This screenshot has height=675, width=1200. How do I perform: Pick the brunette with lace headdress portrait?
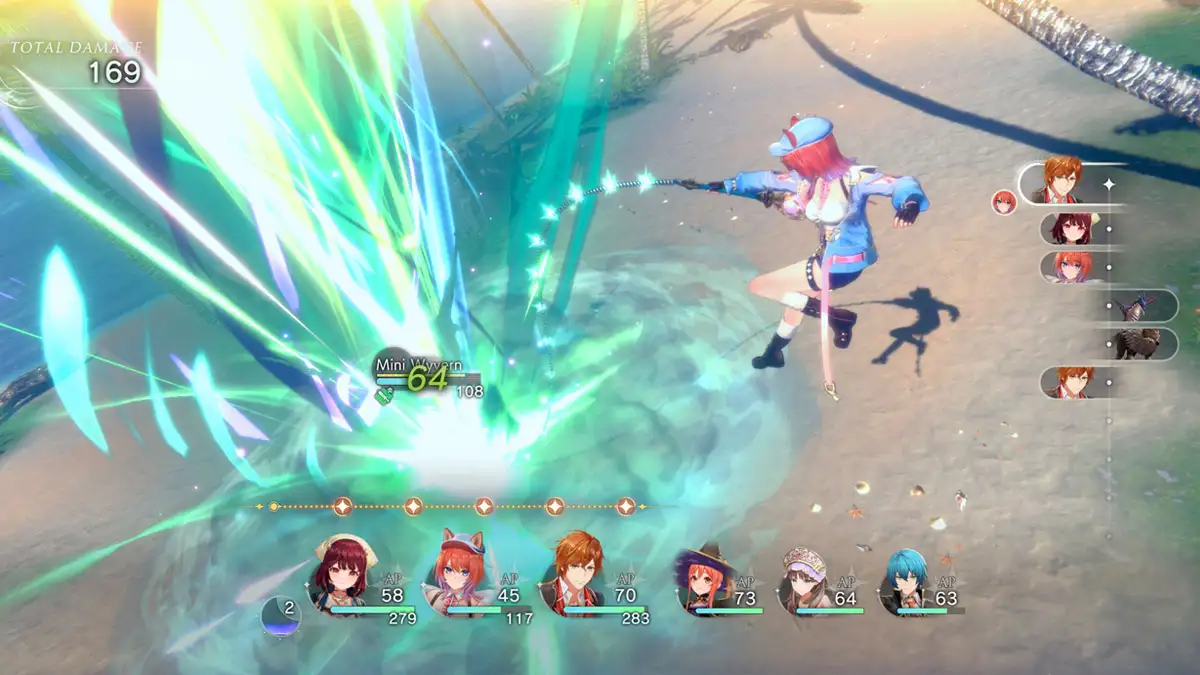pyautogui.click(x=805, y=581)
